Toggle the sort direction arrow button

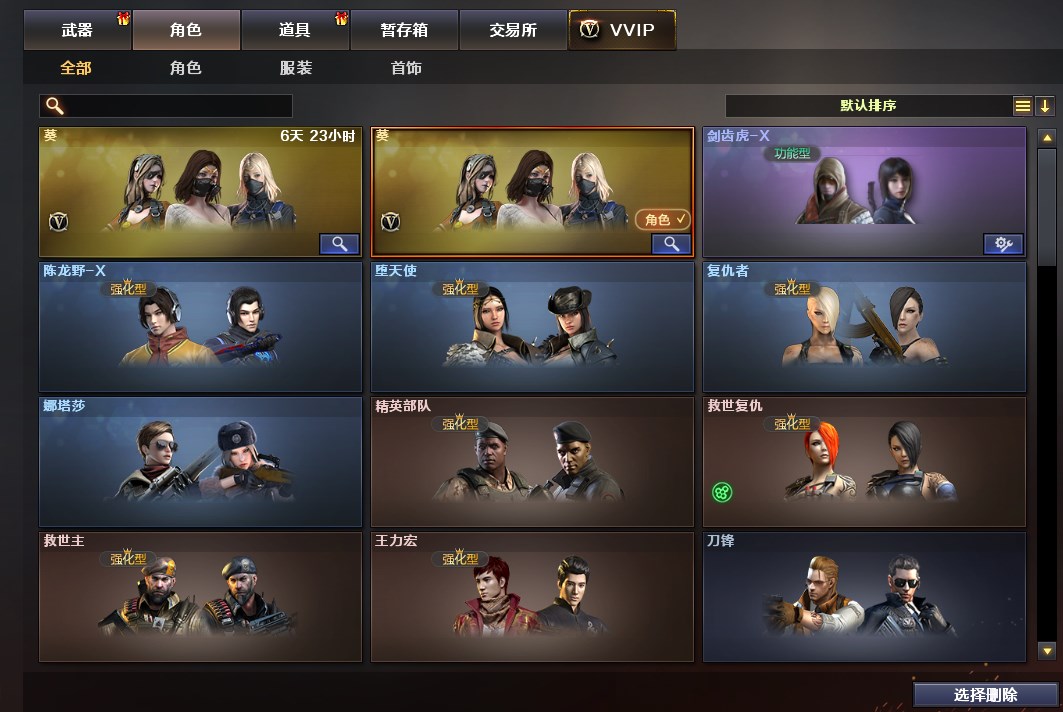pyautogui.click(x=1045, y=106)
